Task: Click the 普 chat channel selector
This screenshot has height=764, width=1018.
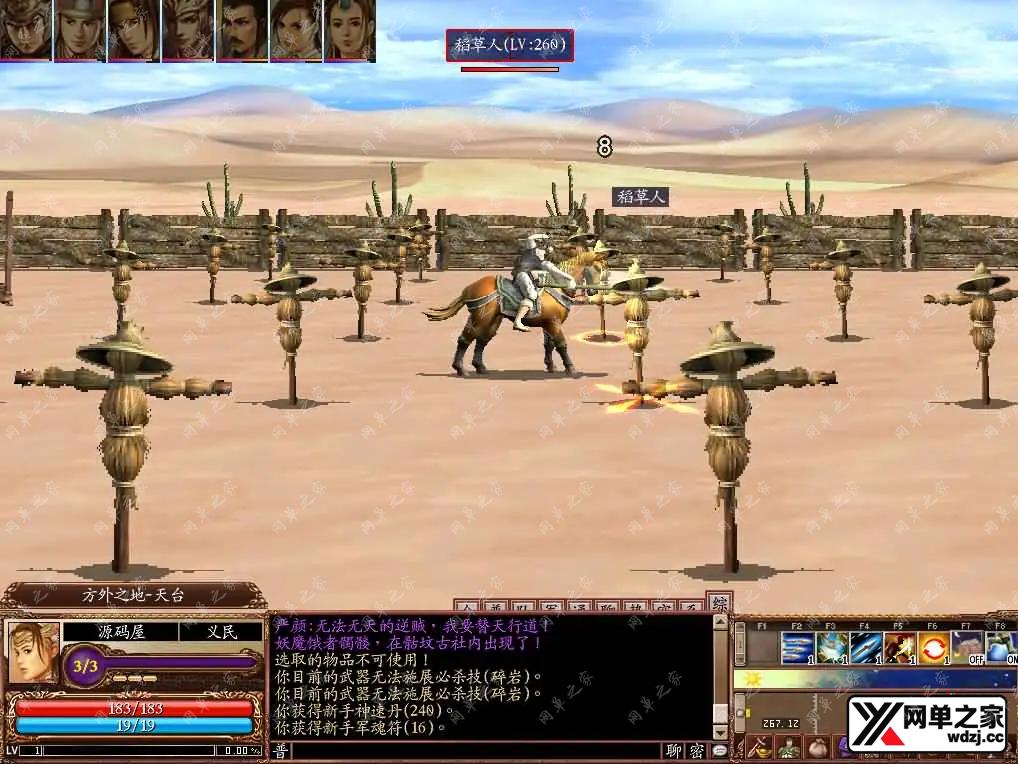Action: (x=281, y=751)
